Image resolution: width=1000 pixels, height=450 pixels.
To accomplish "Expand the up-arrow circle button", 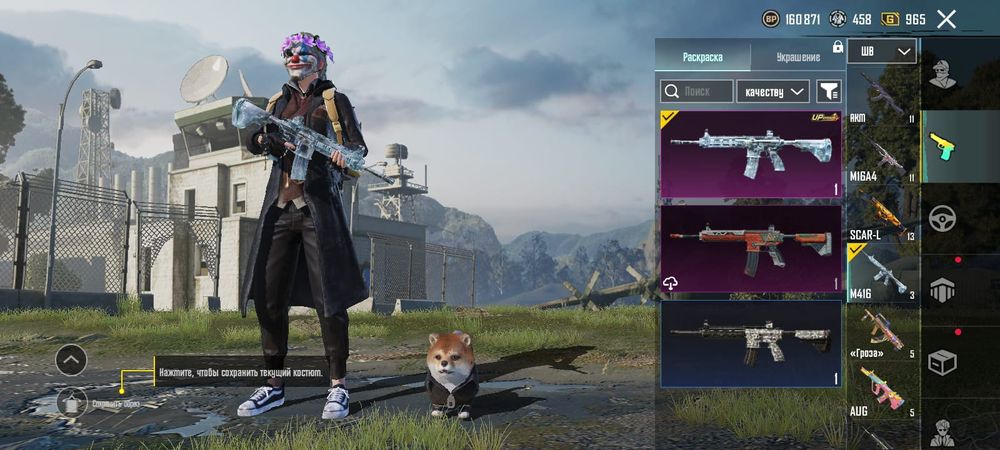I will pos(71,359).
